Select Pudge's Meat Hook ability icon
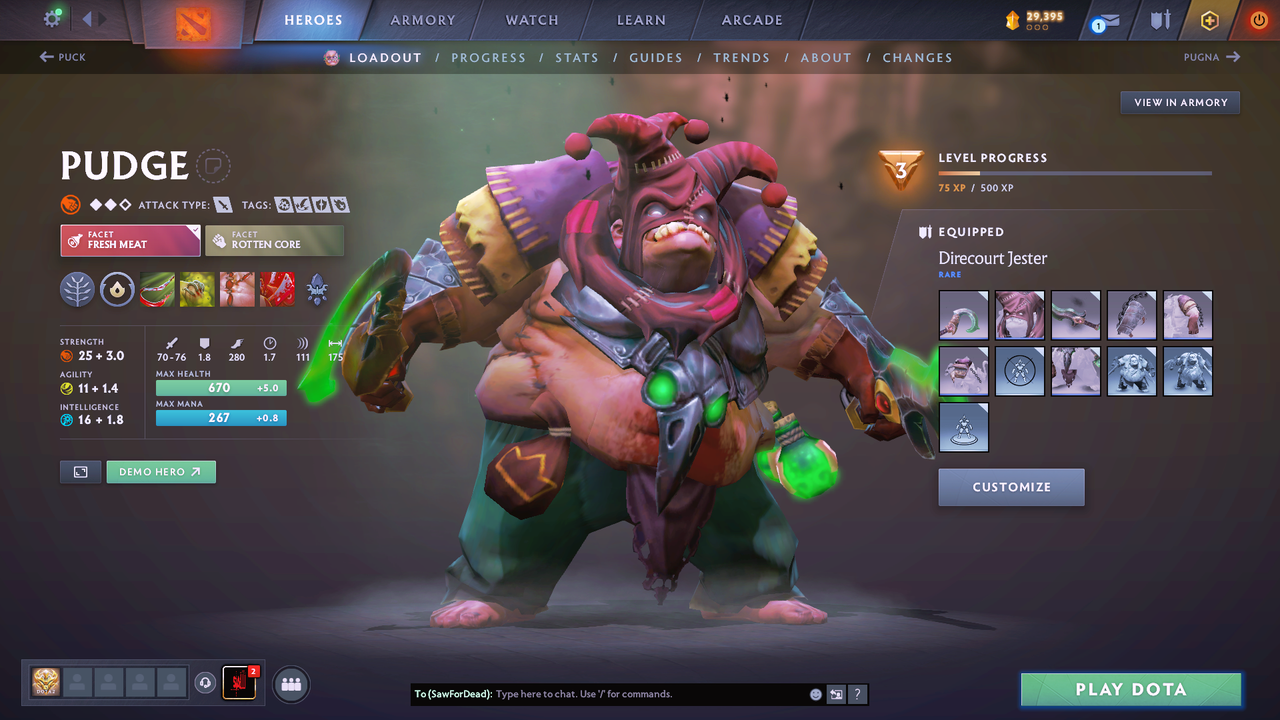Viewport: 1280px width, 720px height. [157, 290]
